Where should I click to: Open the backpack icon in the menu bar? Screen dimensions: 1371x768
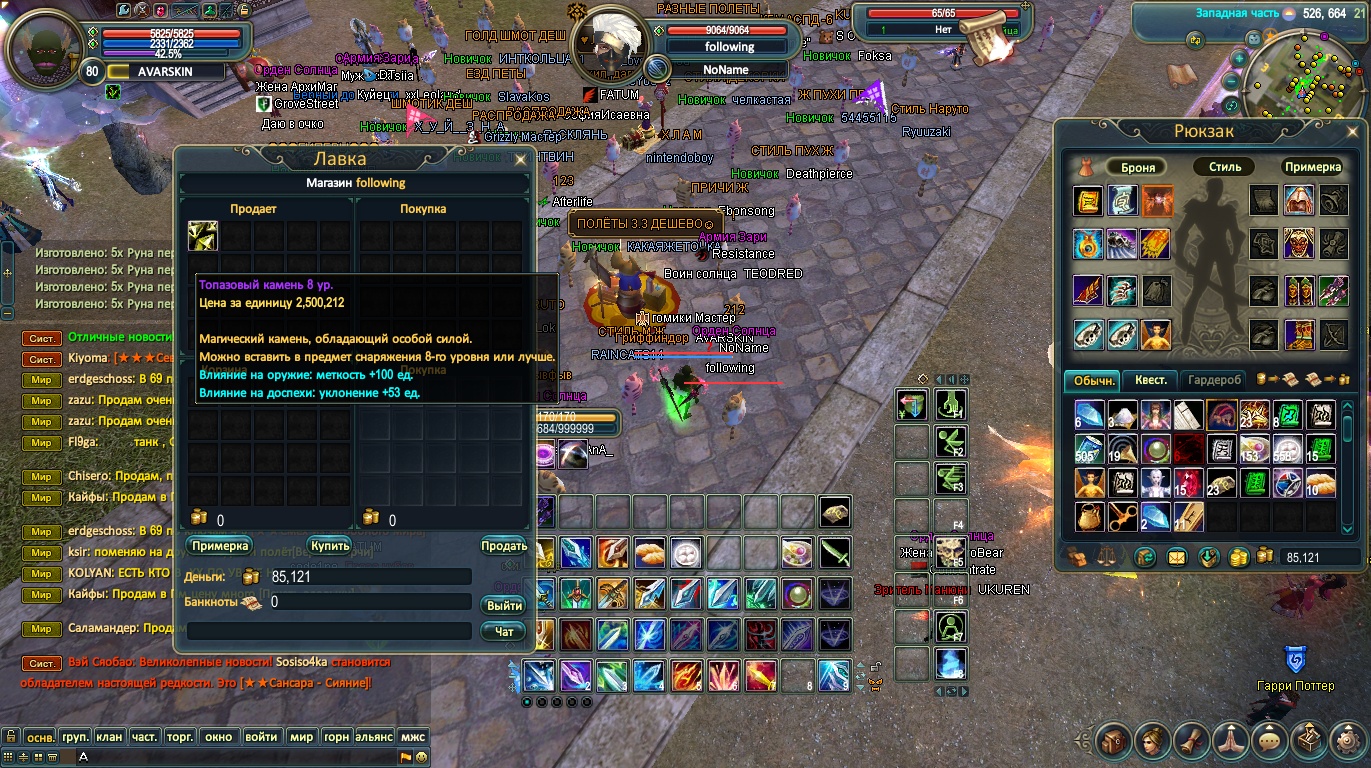coord(1112,741)
